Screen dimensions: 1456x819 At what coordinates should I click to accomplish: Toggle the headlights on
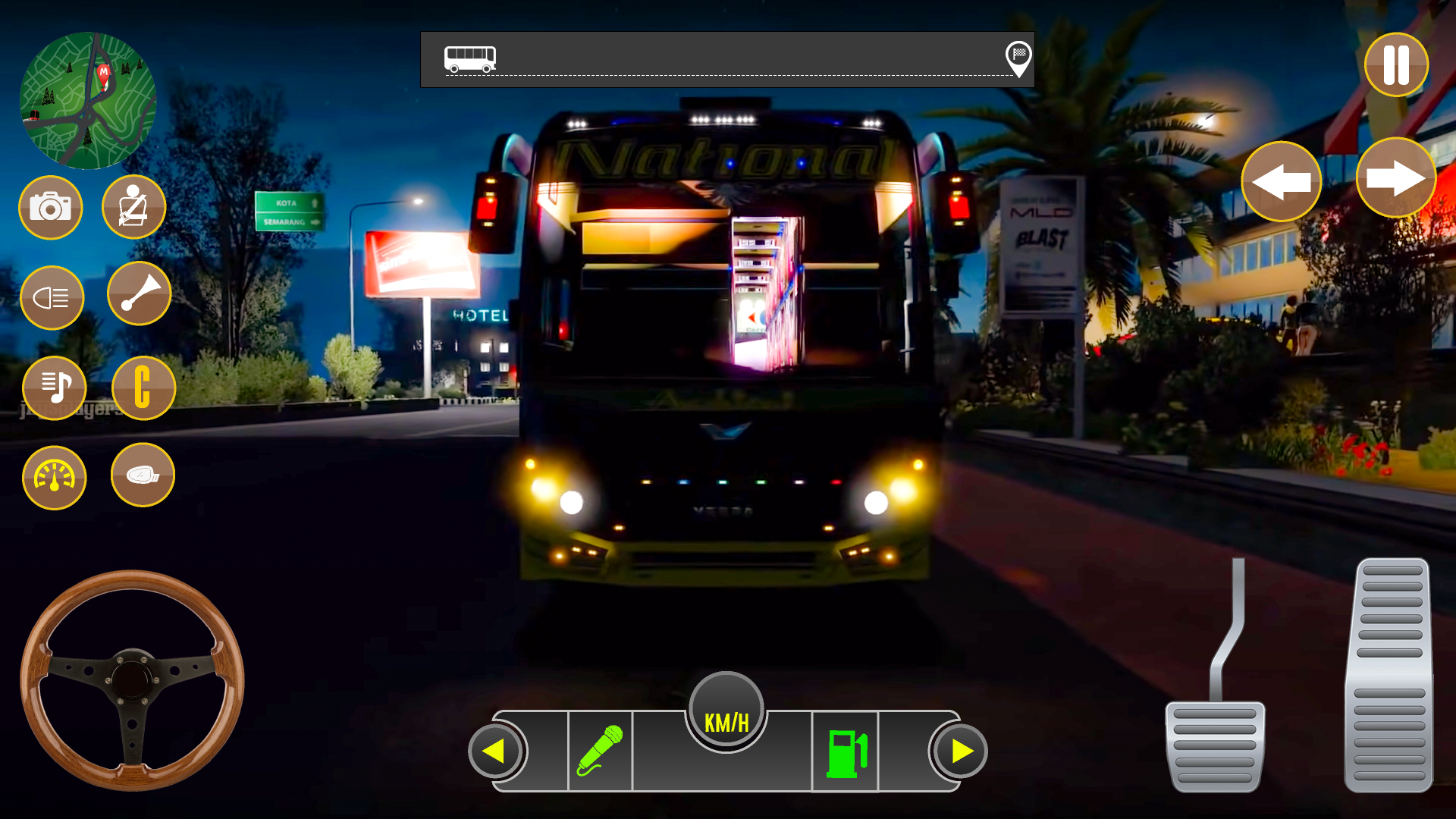[52, 297]
